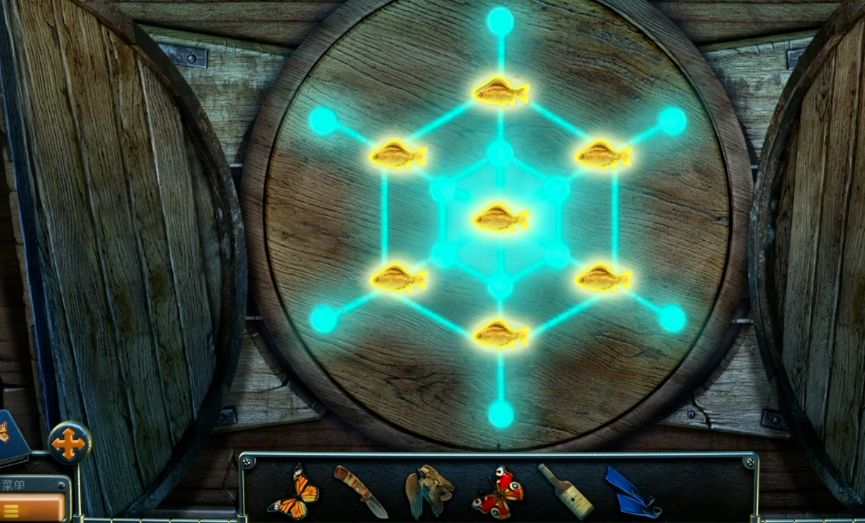Screen dimensions: 865x523
Task: Select the red peacock butterfly item
Action: (x=498, y=492)
